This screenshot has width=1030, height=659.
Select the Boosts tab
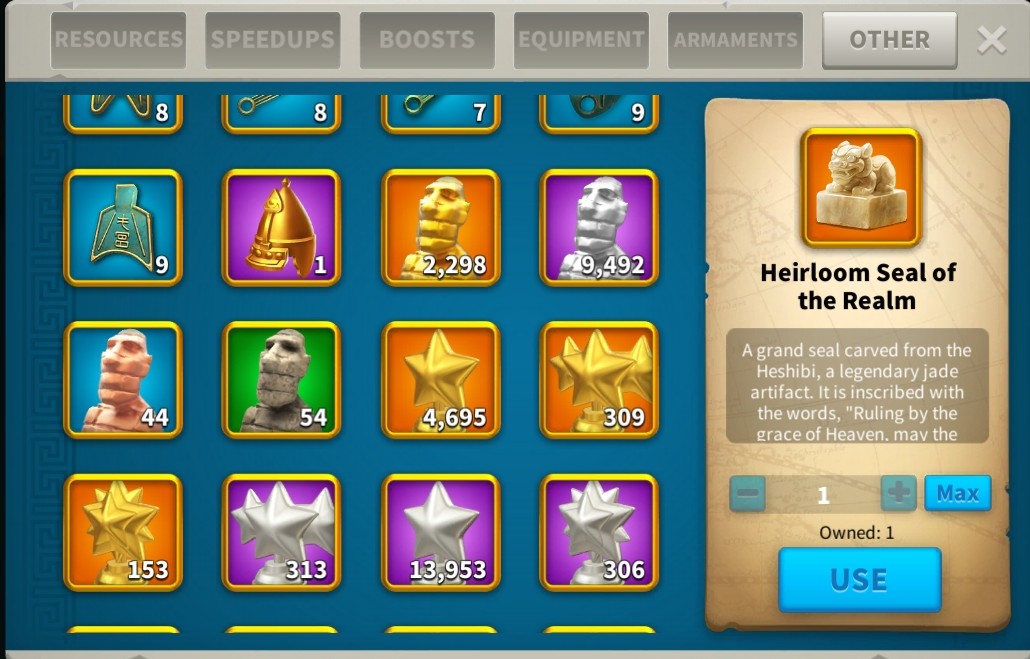point(427,40)
